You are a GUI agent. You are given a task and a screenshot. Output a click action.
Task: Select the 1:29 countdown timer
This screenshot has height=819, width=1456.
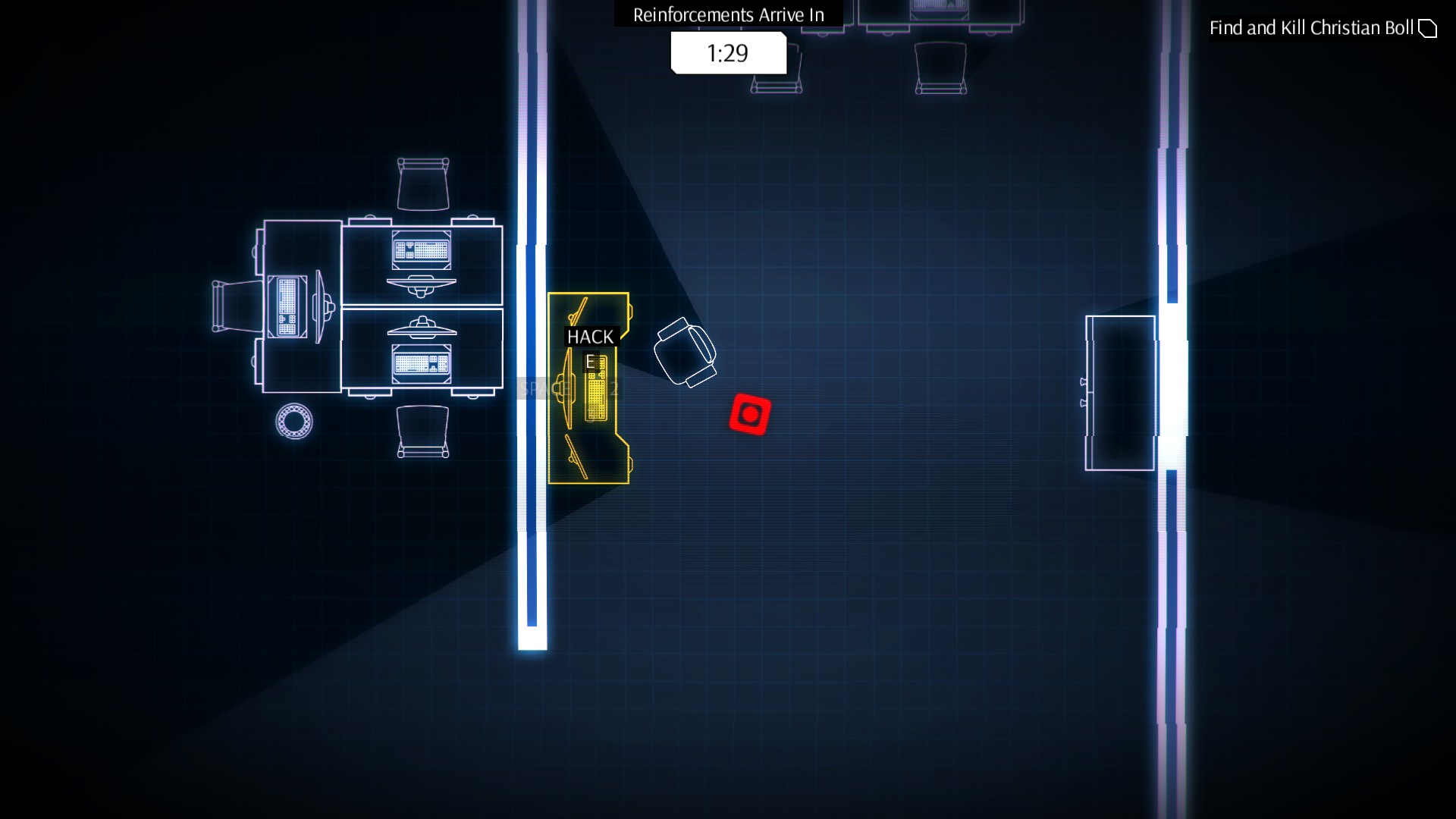pos(726,53)
